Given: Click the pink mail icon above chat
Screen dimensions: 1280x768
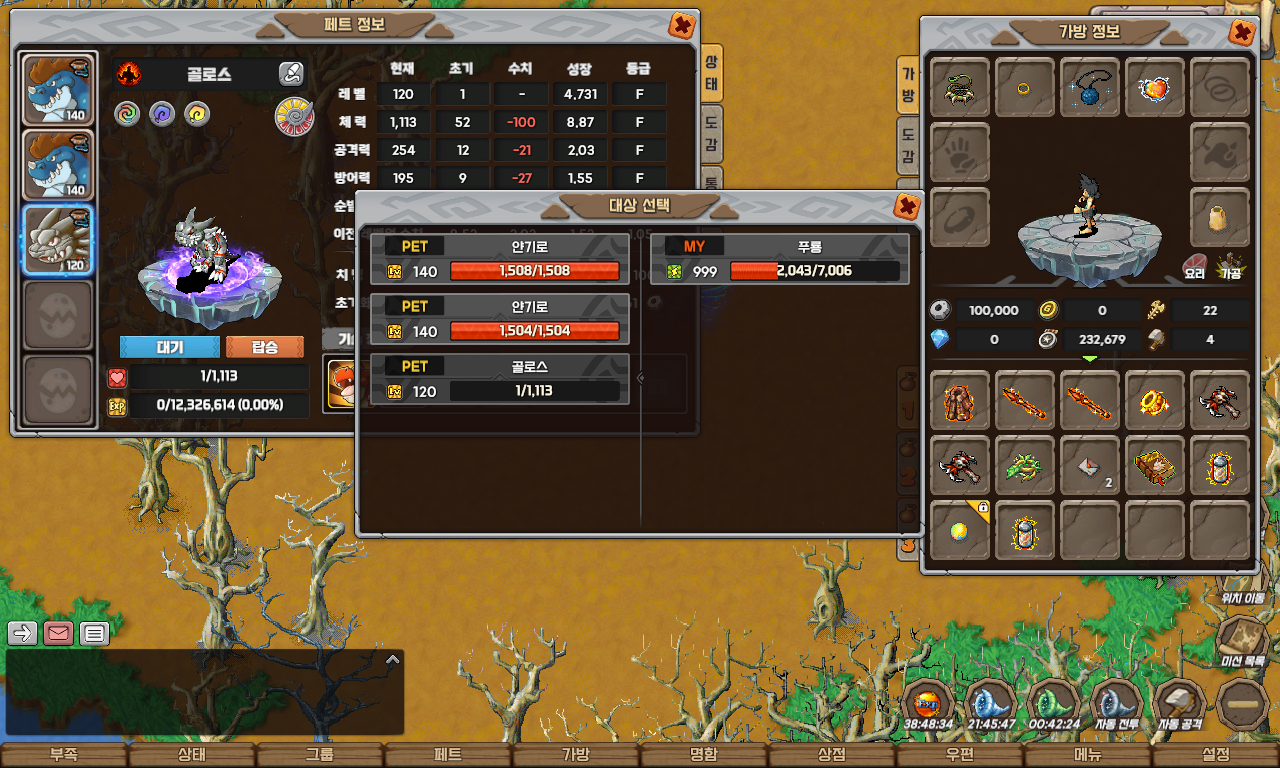Looking at the screenshot, I should pos(59,633).
